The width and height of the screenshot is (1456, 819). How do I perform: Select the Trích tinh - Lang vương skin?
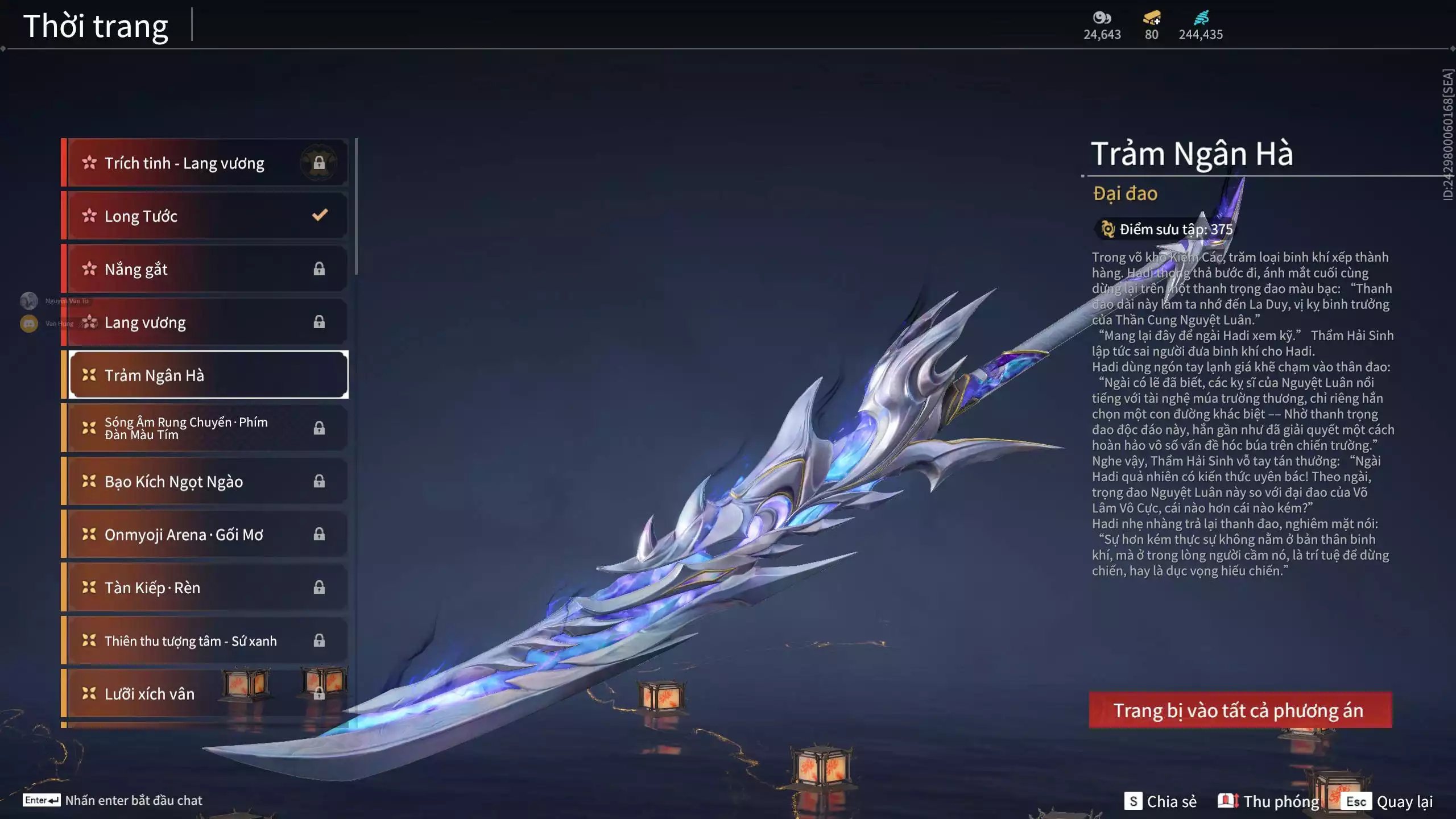208,163
